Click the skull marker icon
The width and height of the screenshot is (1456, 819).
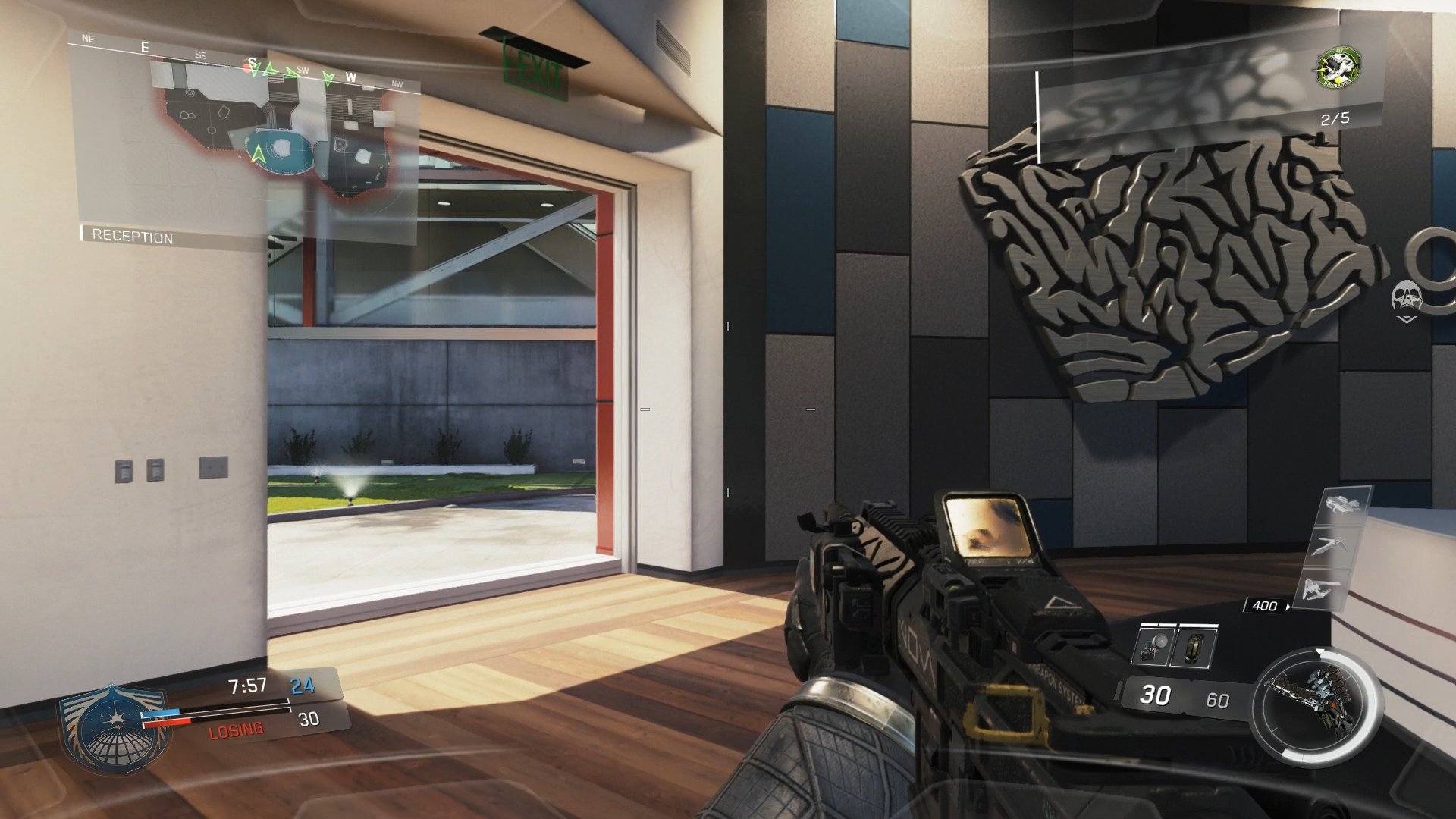click(1405, 297)
